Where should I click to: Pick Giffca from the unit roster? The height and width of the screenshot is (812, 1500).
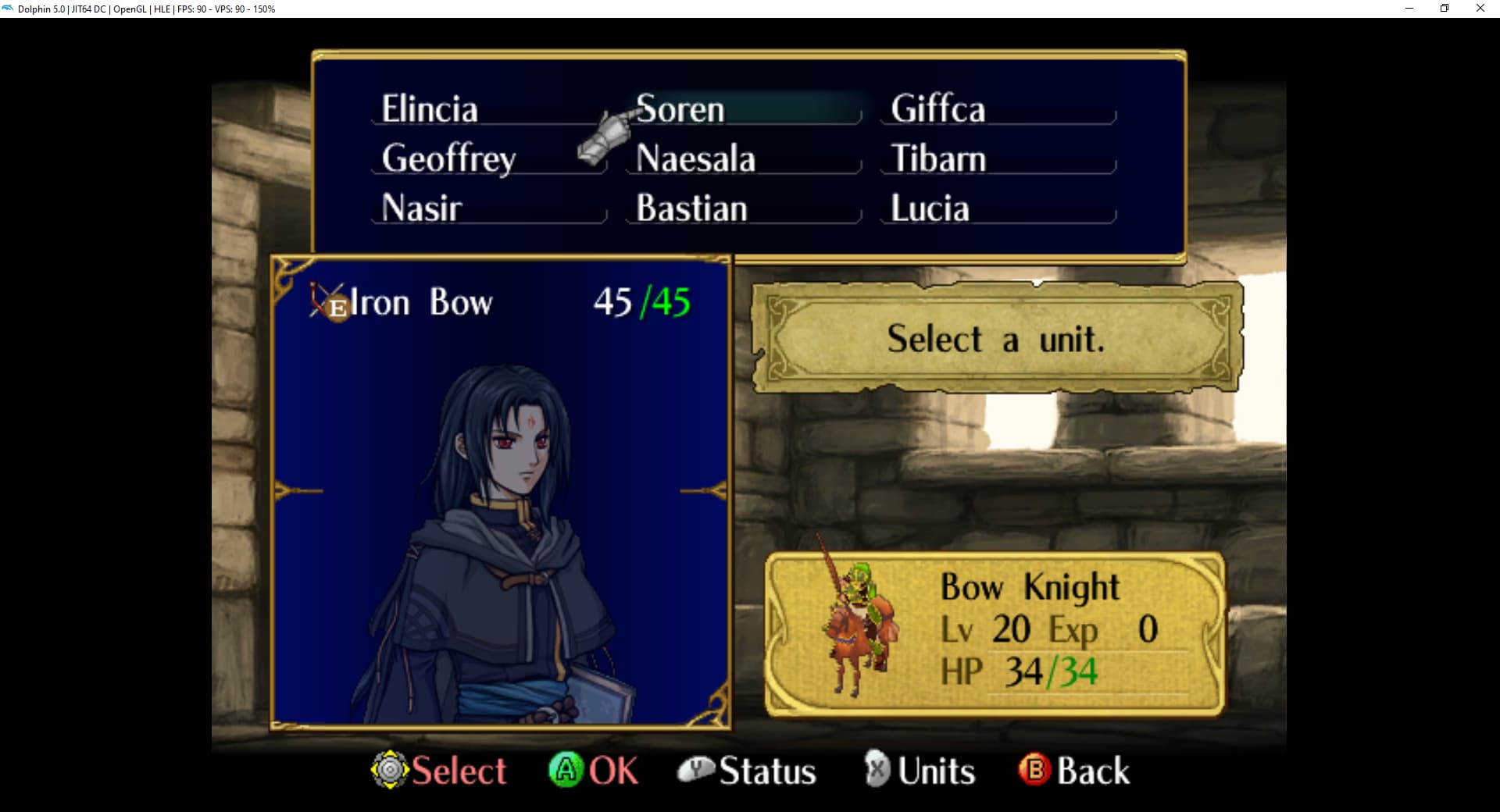937,109
